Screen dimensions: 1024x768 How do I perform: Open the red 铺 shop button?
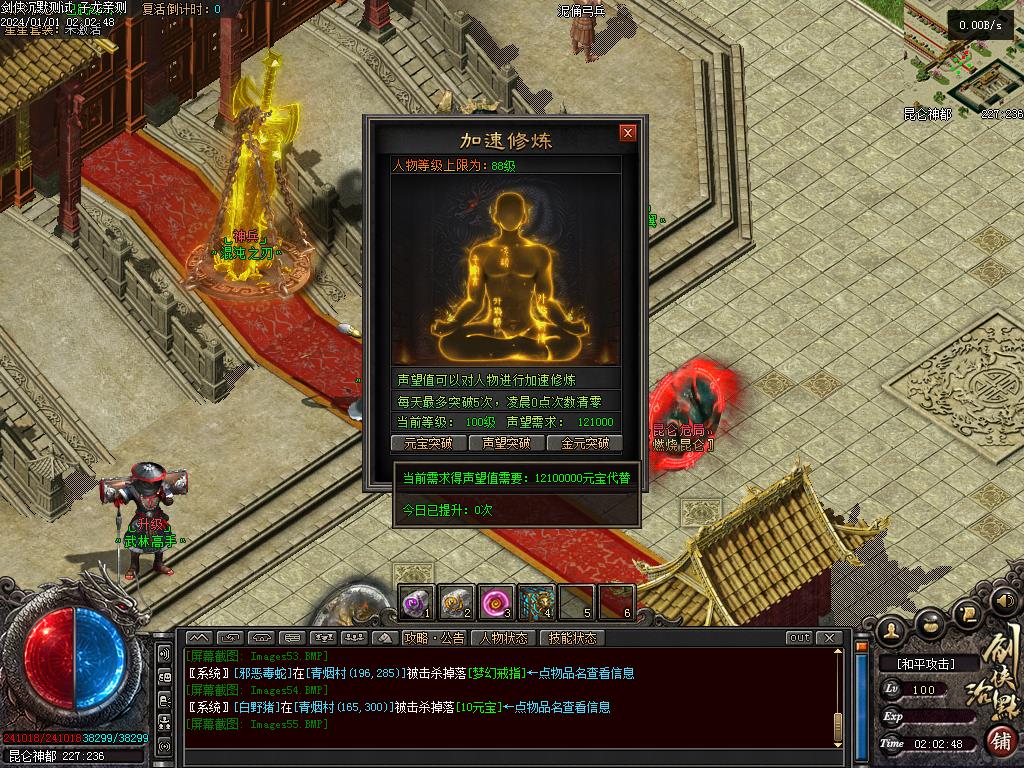click(1000, 741)
